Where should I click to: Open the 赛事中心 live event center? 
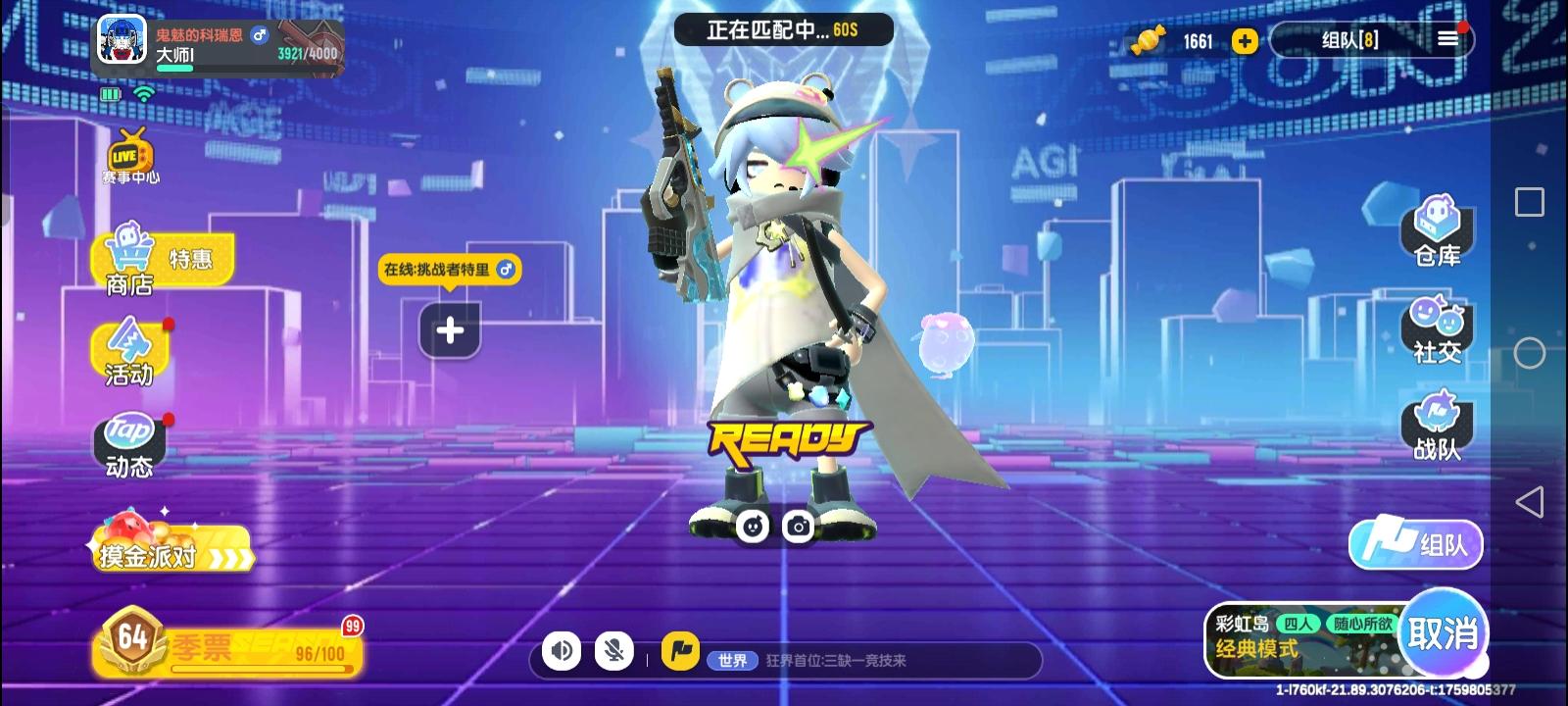tap(130, 157)
